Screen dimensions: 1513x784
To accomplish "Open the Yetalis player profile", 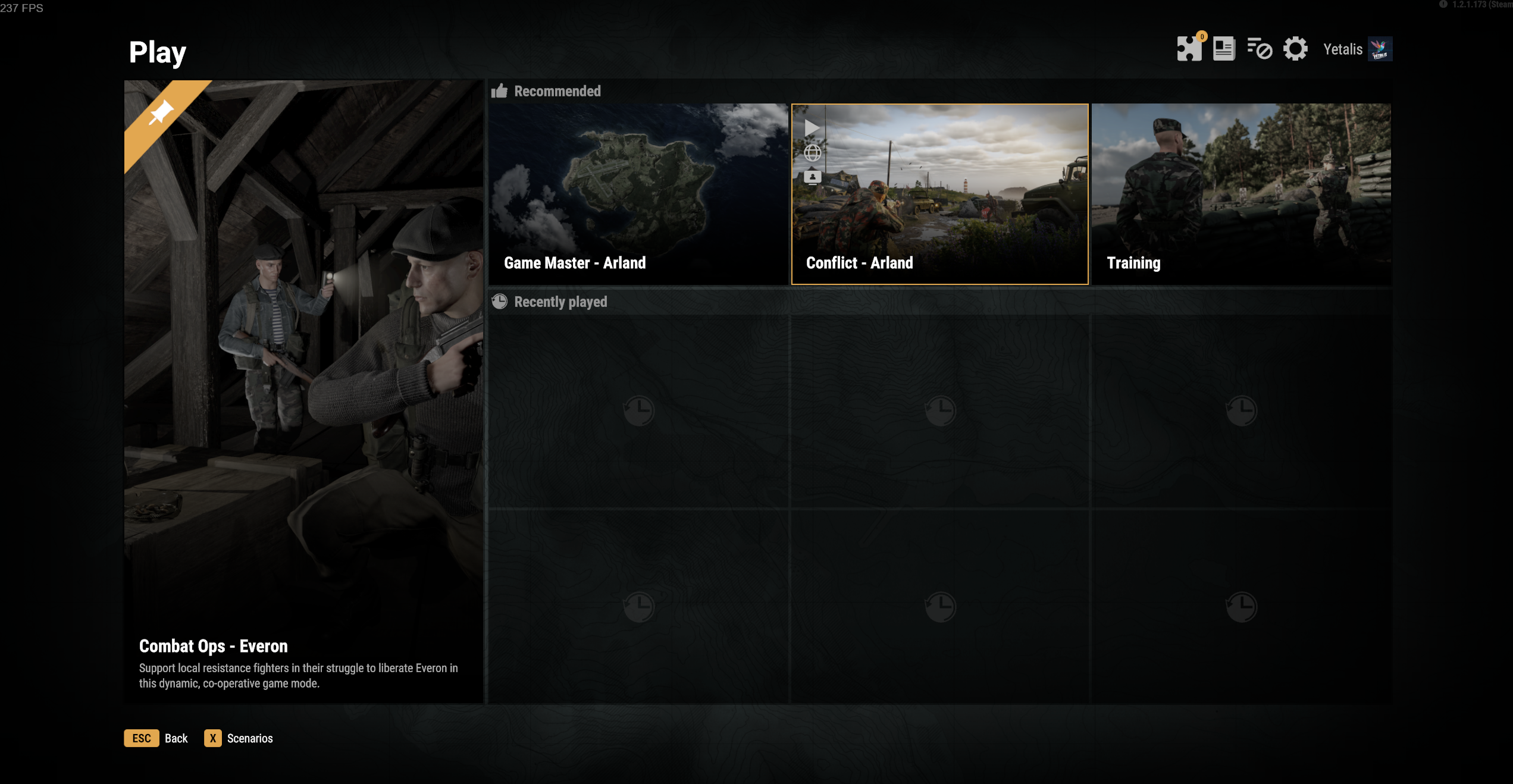I will tap(1357, 49).
